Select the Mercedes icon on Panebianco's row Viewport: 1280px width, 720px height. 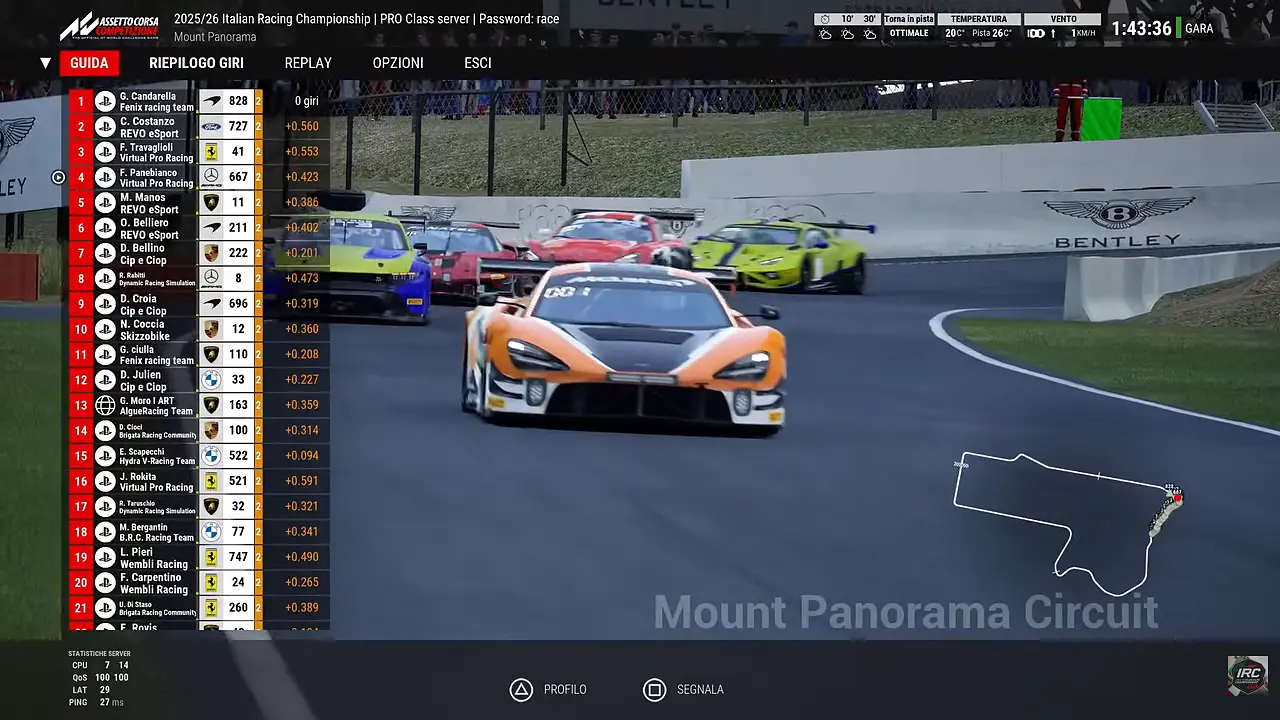click(x=212, y=176)
